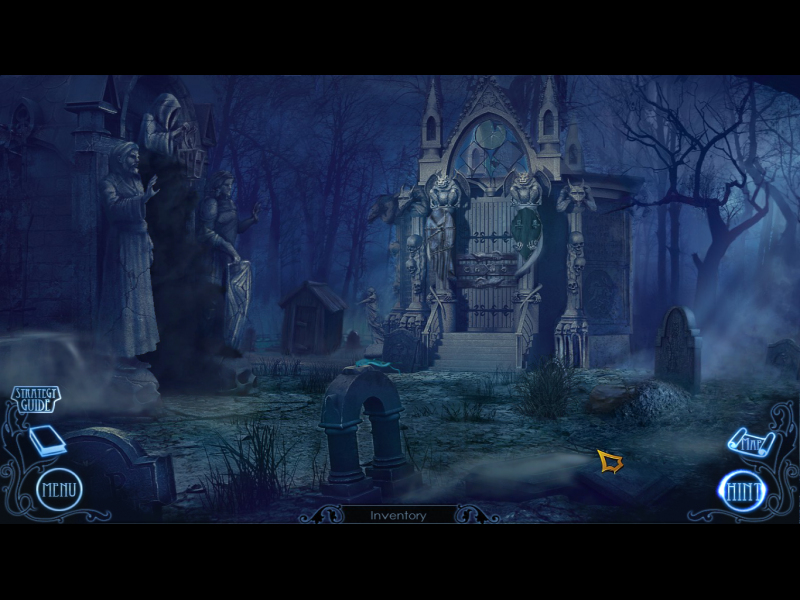This screenshot has width=800, height=600.
Task: Click the Menu button
Action: (59, 490)
